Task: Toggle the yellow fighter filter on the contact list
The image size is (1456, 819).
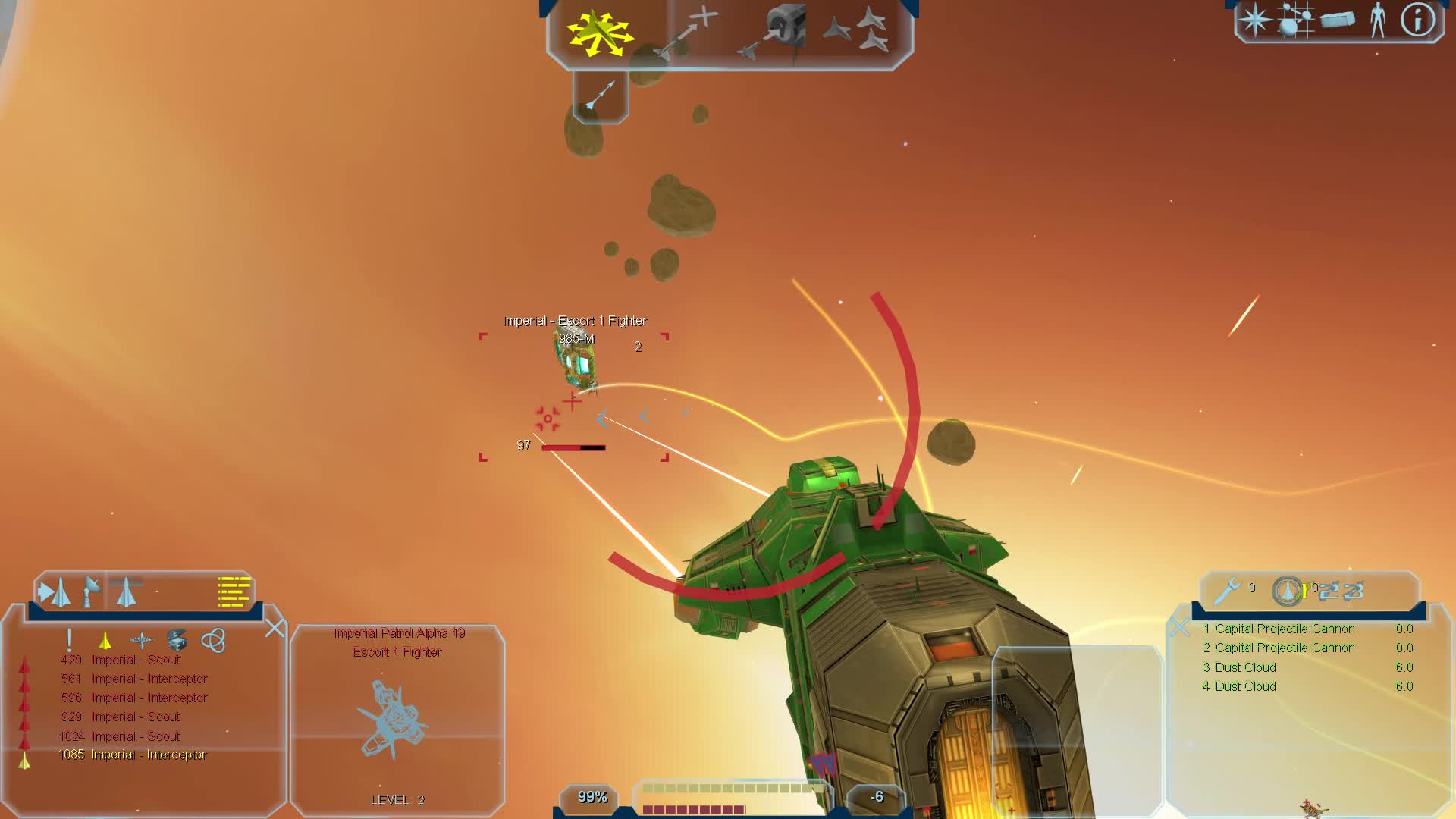Action: (x=105, y=642)
